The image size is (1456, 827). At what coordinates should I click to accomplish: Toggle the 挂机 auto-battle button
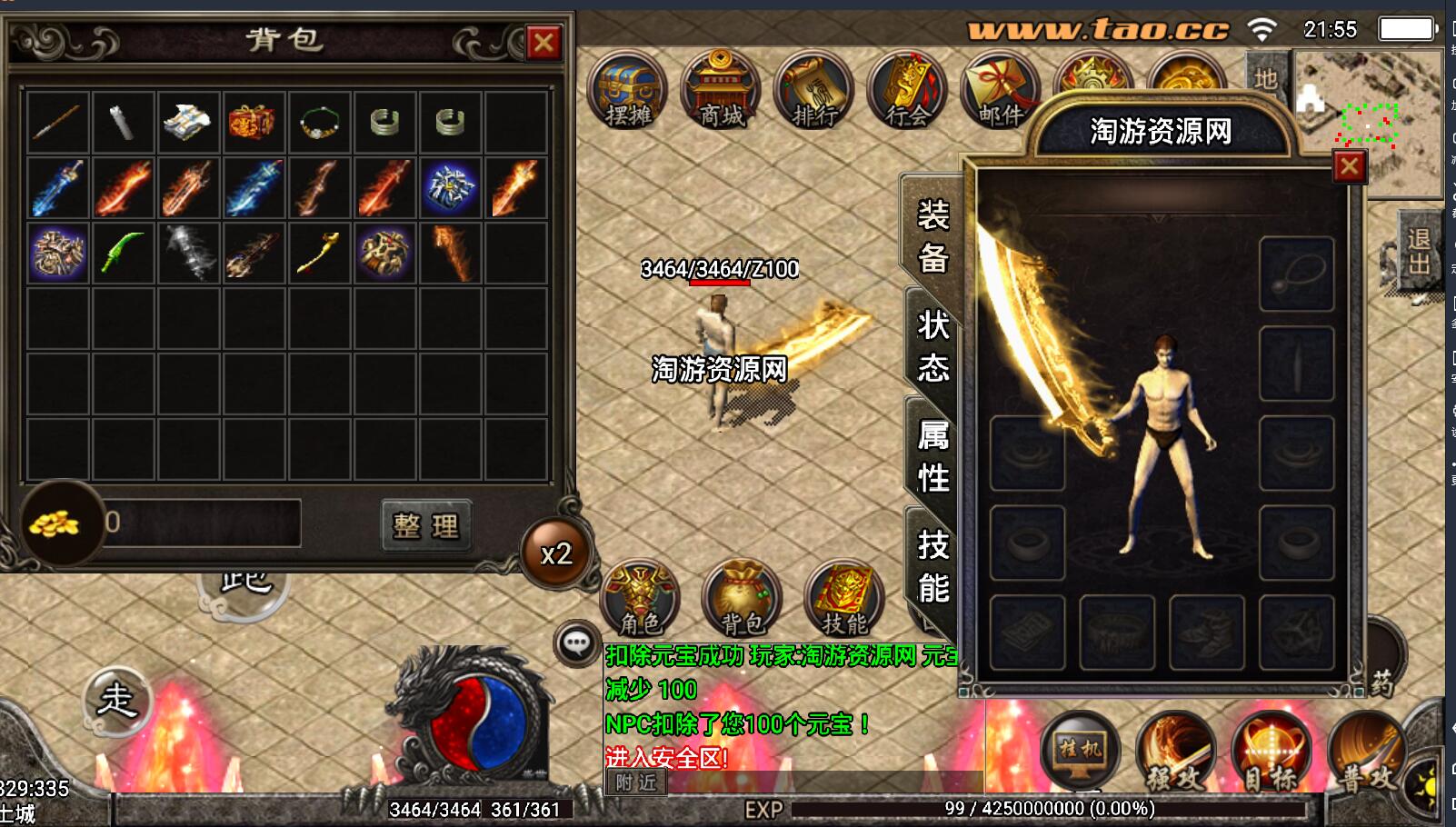[1080, 750]
